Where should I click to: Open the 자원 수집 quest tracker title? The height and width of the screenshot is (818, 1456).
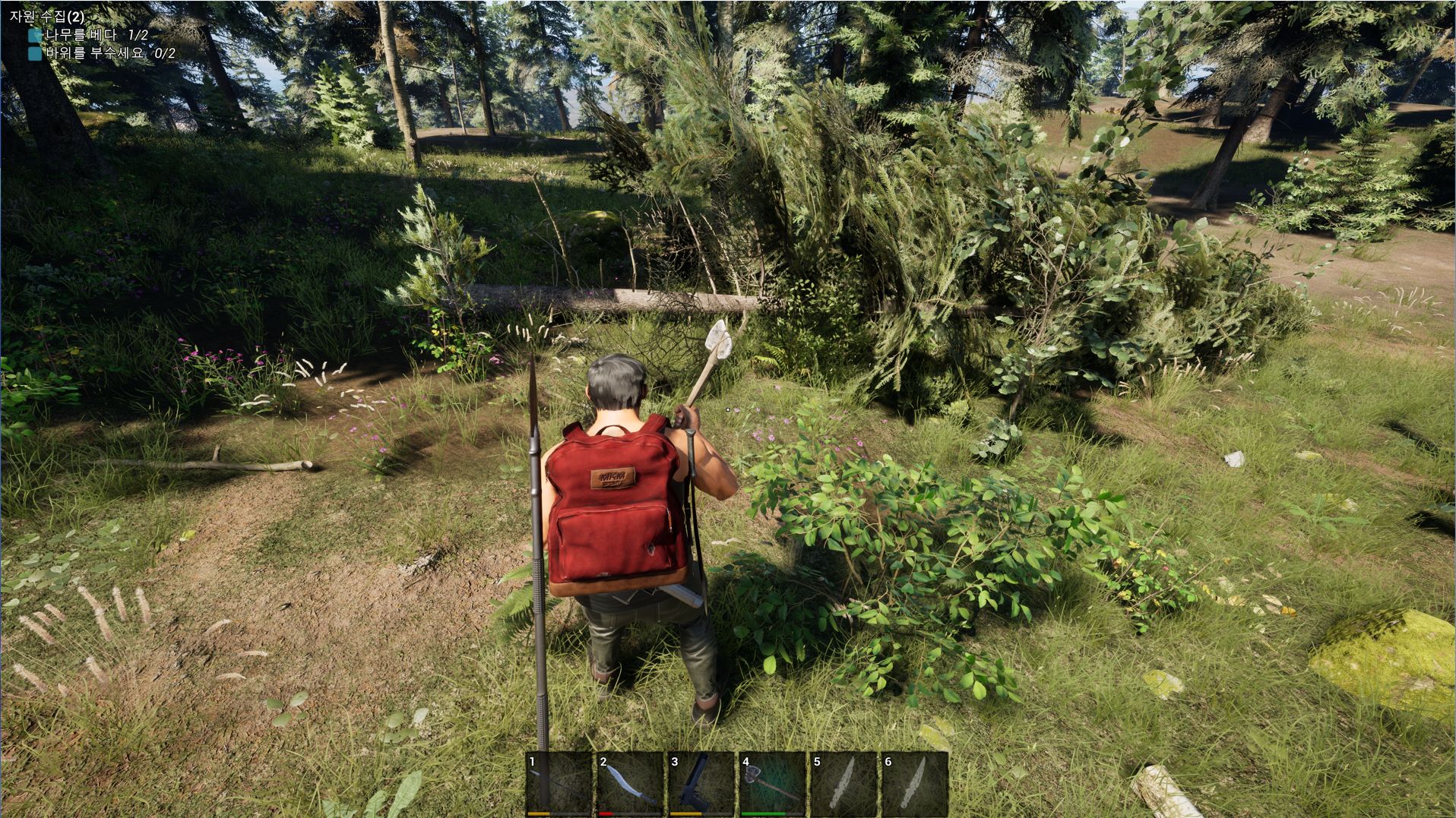[47, 16]
